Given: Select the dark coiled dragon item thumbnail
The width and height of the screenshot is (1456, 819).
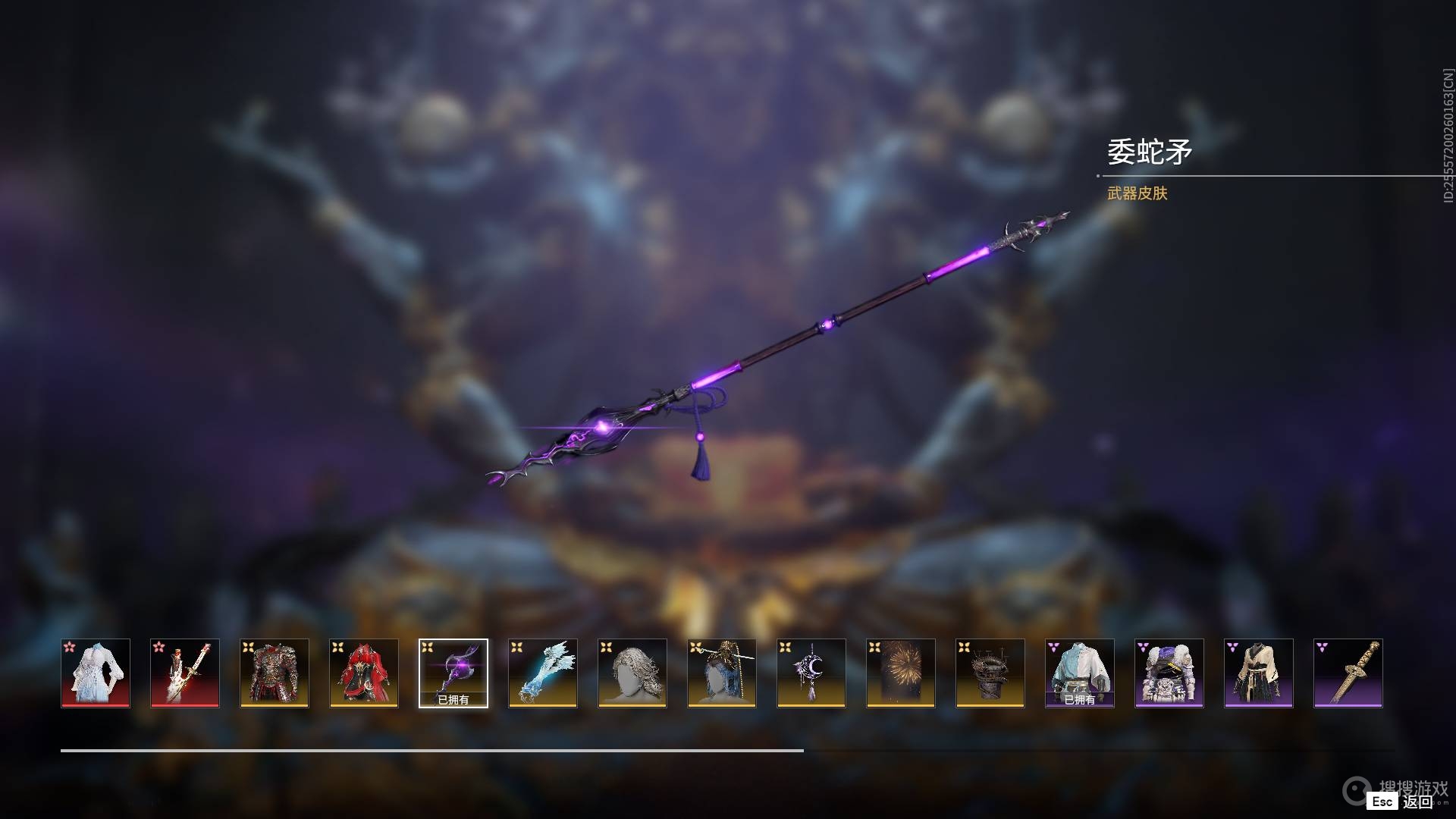Looking at the screenshot, I should point(990,673).
